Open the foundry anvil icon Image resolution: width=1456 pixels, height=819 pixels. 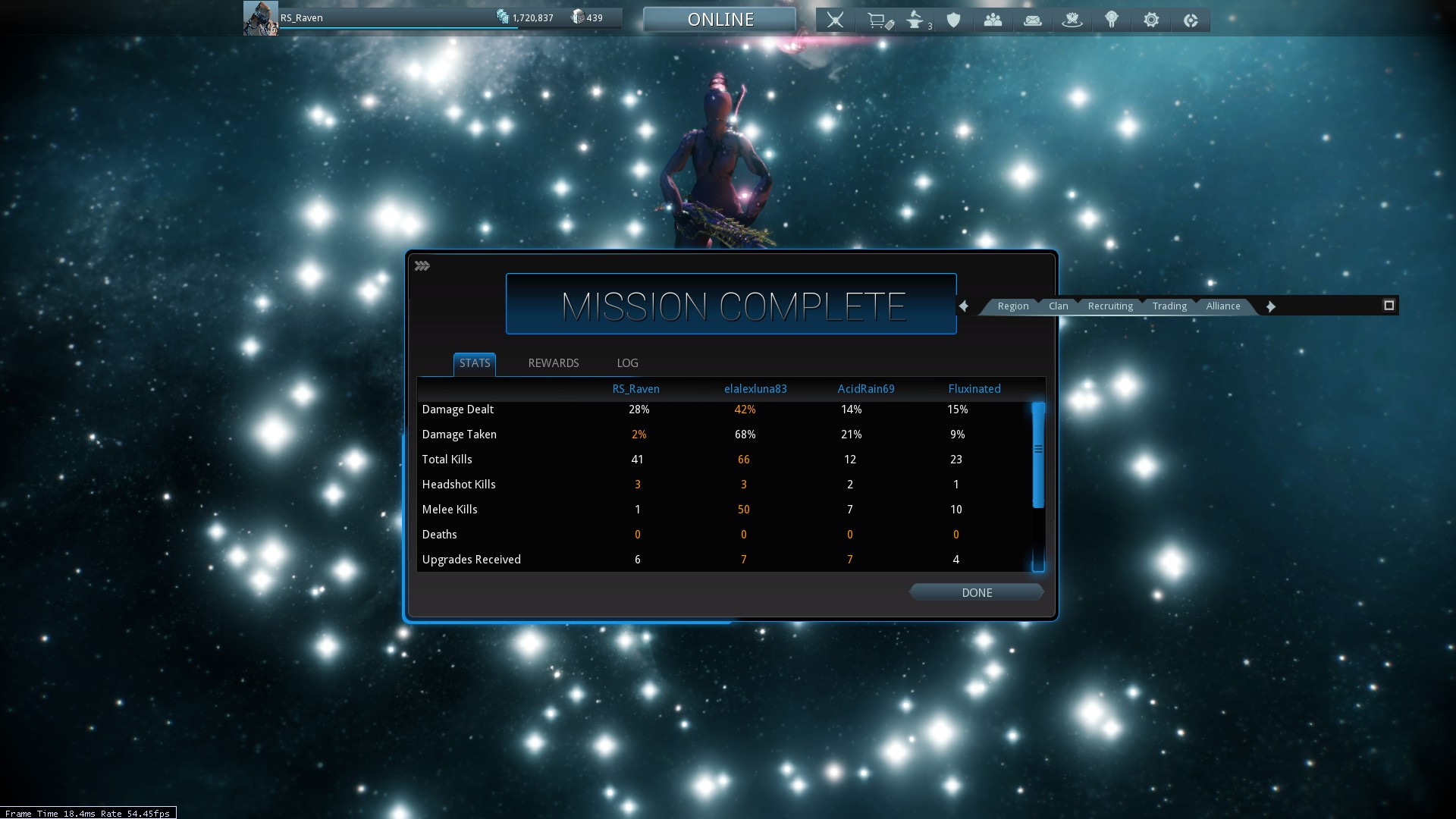(x=915, y=20)
